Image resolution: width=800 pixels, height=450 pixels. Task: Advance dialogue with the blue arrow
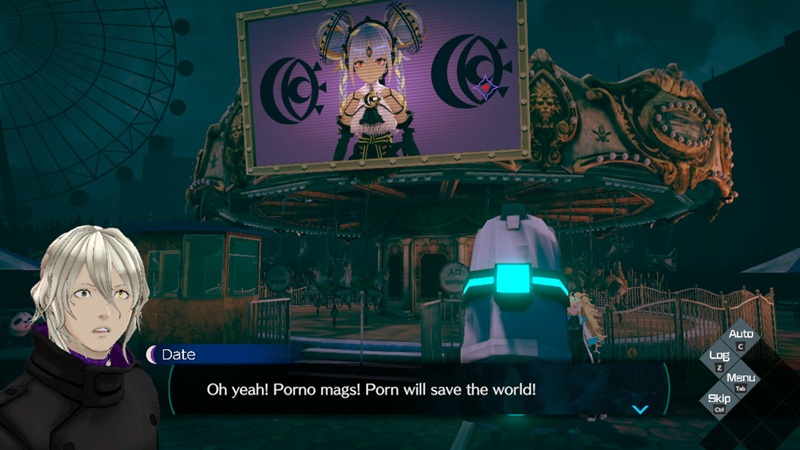click(641, 408)
